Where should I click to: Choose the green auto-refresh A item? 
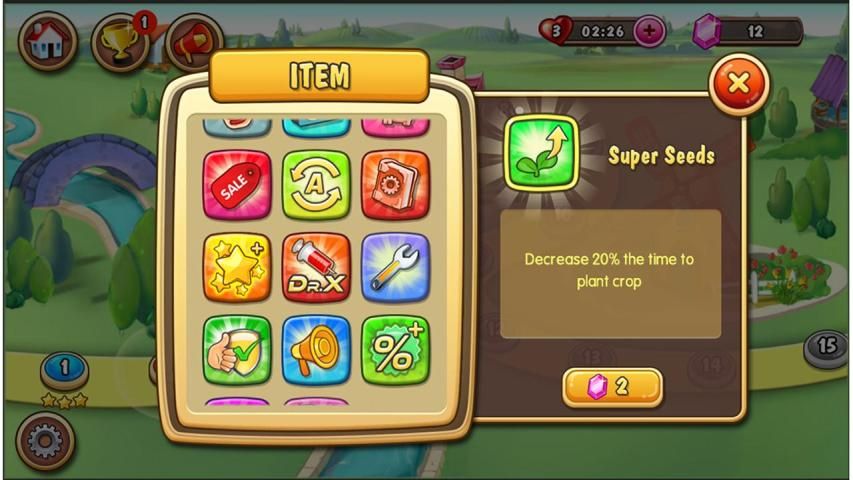coord(316,184)
